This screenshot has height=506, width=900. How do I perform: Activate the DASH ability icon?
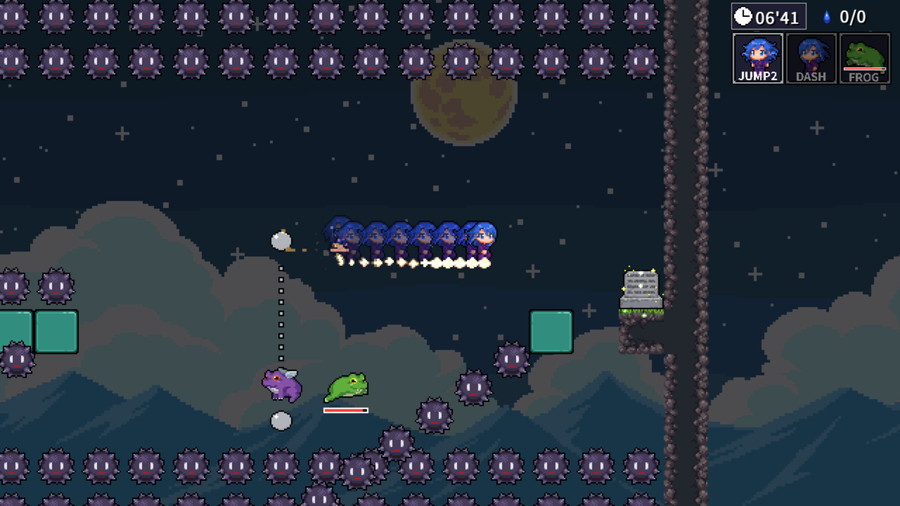811,58
